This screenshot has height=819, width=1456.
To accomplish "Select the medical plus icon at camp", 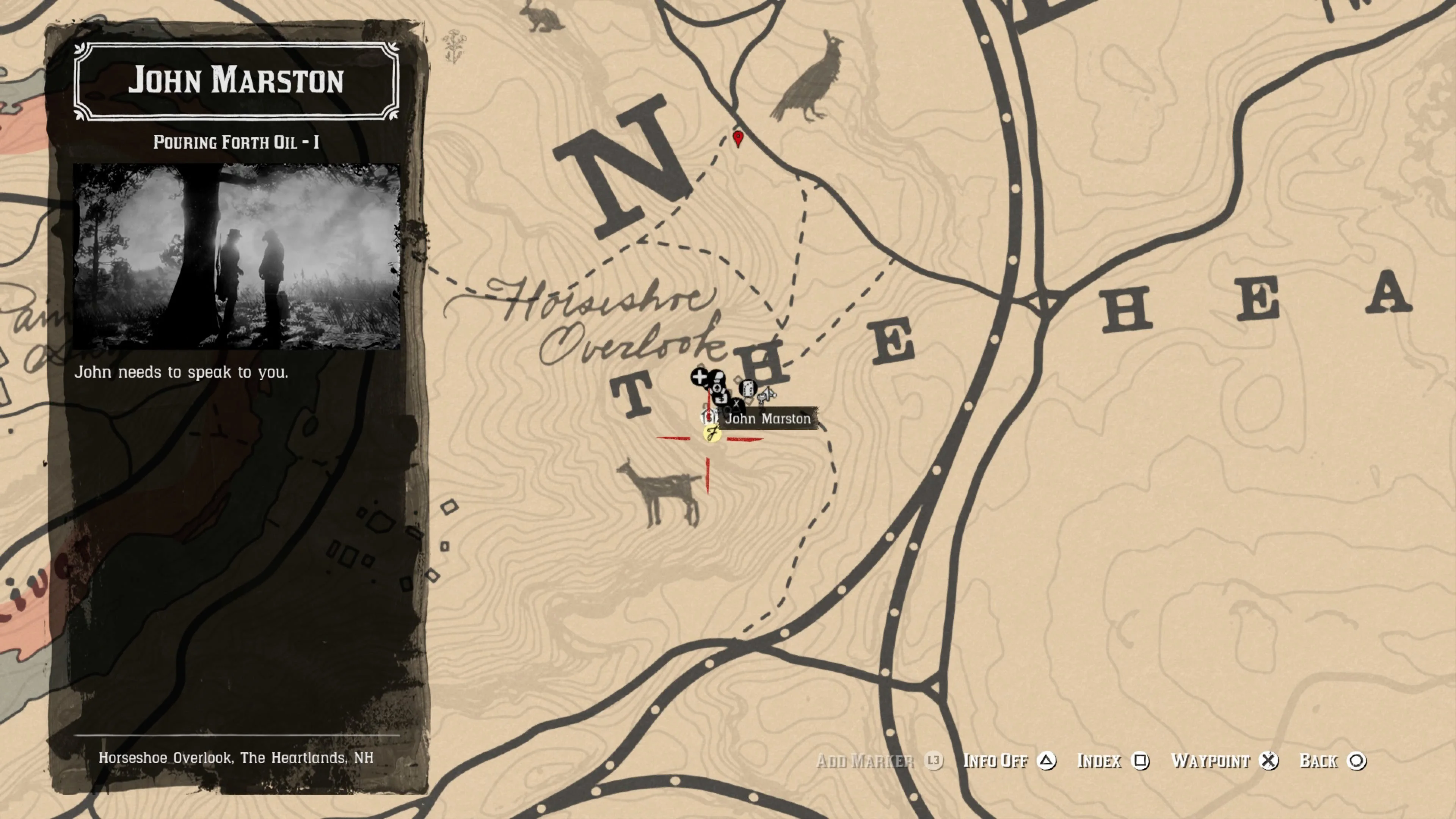I will (699, 377).
